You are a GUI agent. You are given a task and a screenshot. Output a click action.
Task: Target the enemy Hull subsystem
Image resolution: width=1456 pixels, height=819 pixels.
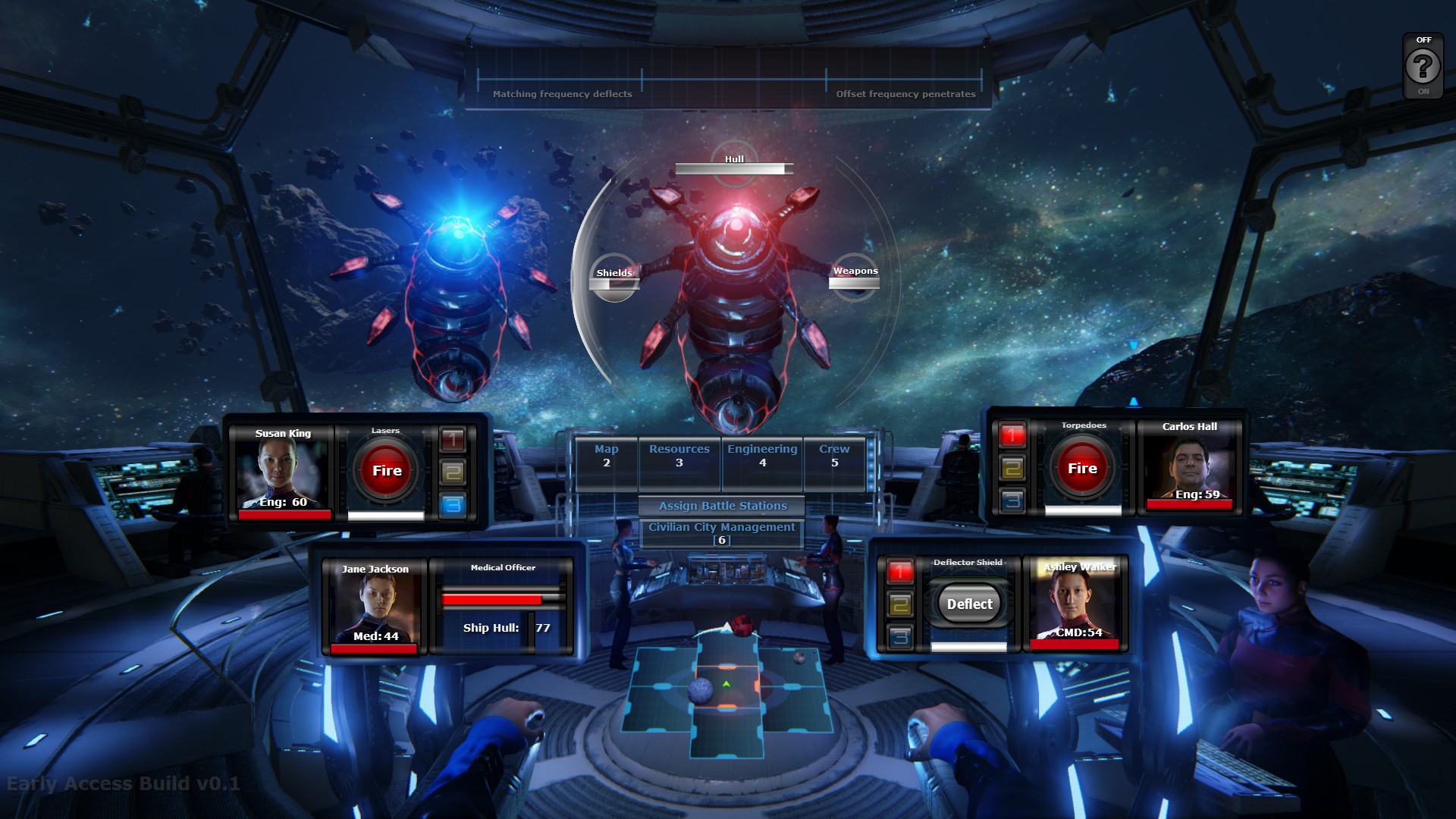(x=734, y=164)
